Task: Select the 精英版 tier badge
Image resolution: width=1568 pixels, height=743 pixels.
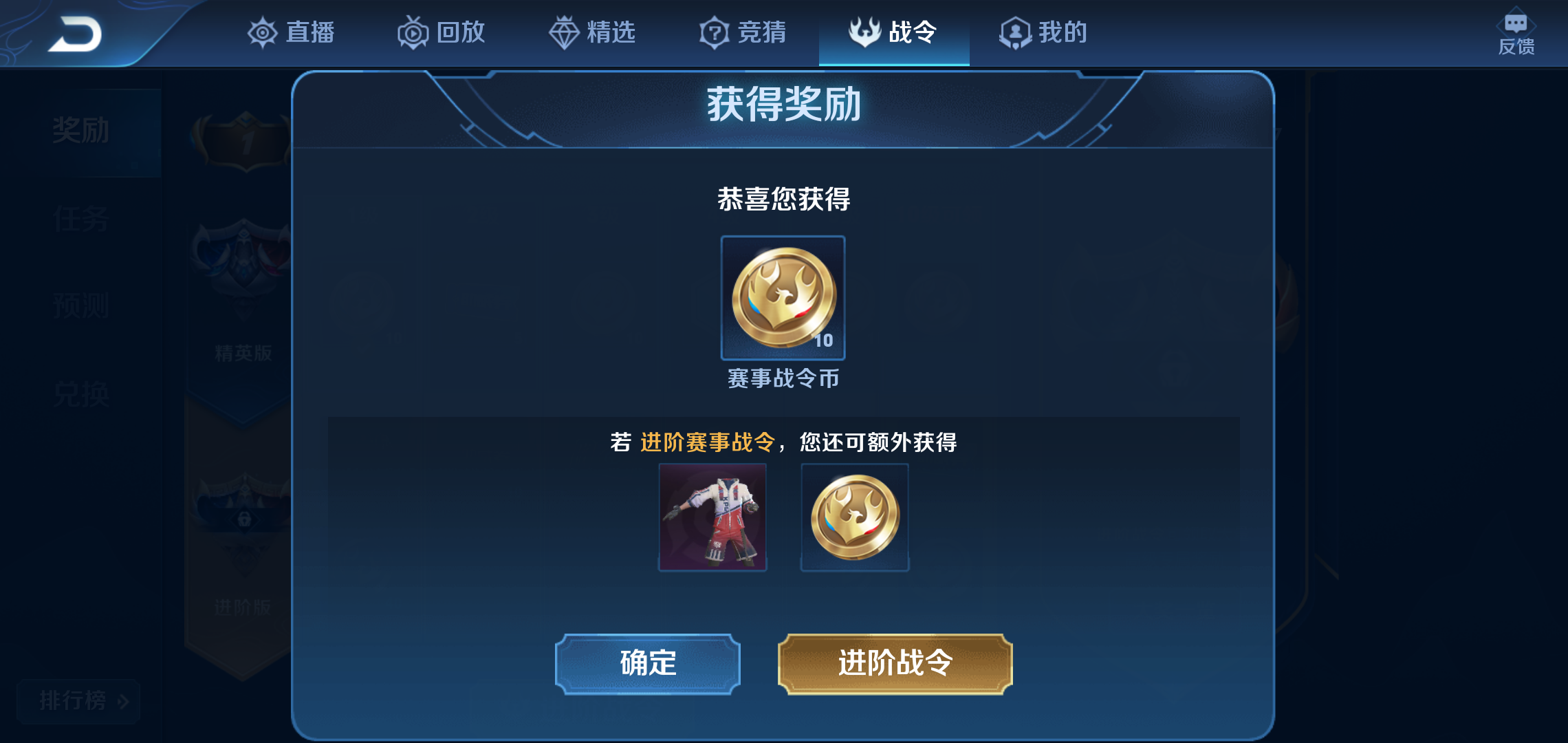Action: (x=244, y=296)
